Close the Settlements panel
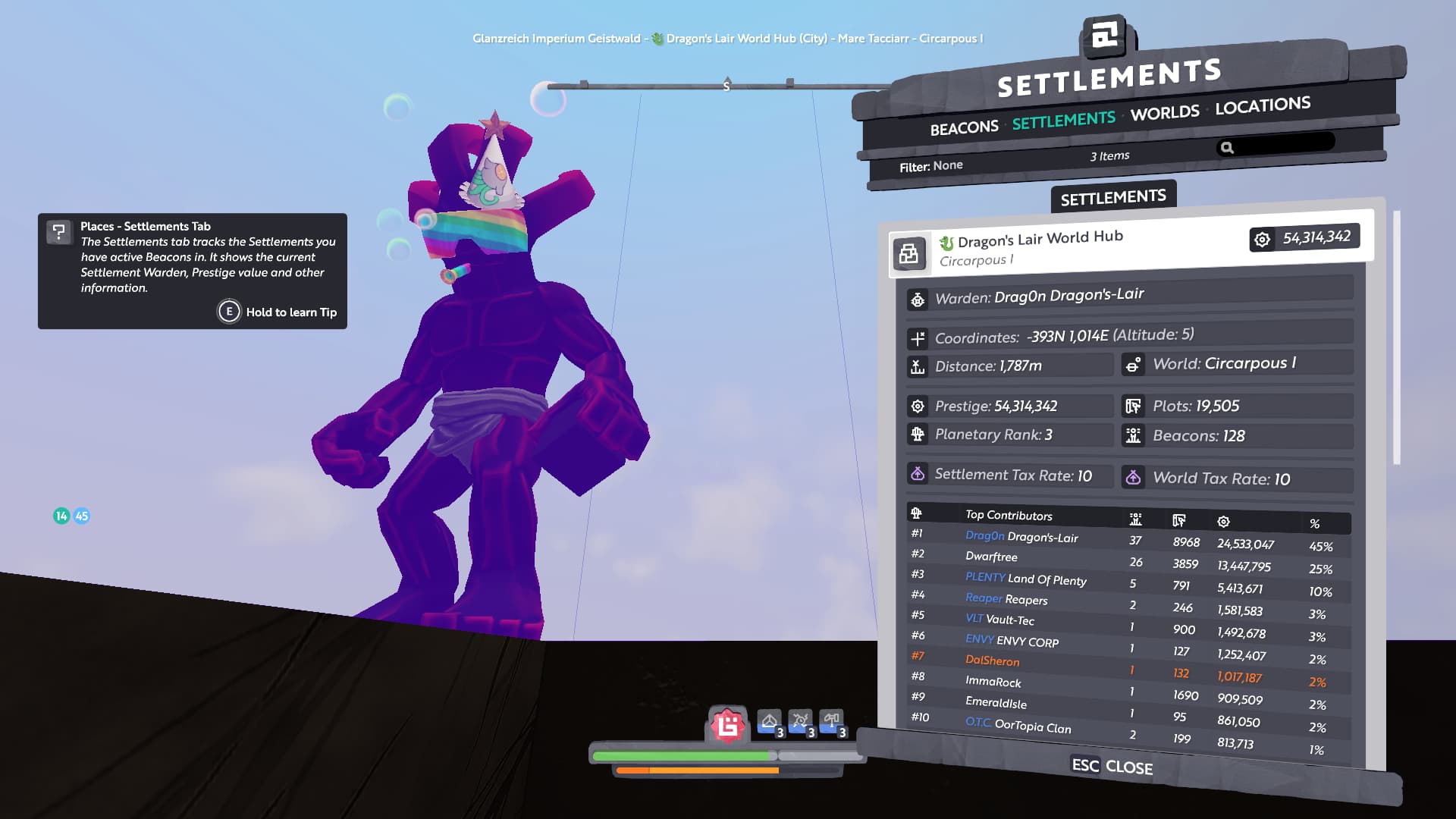 click(x=1112, y=766)
